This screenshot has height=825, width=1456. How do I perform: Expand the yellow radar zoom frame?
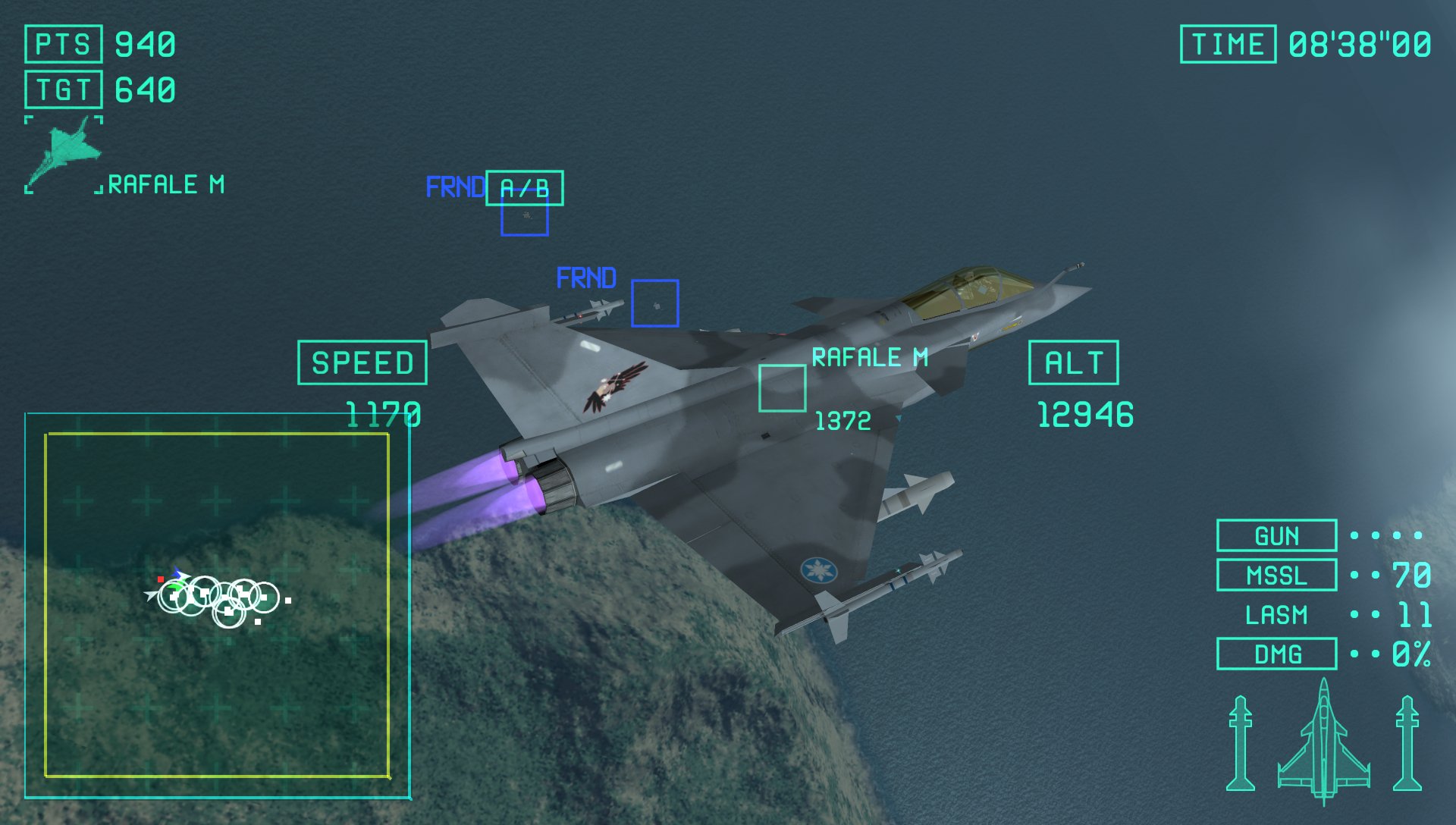(x=218, y=607)
